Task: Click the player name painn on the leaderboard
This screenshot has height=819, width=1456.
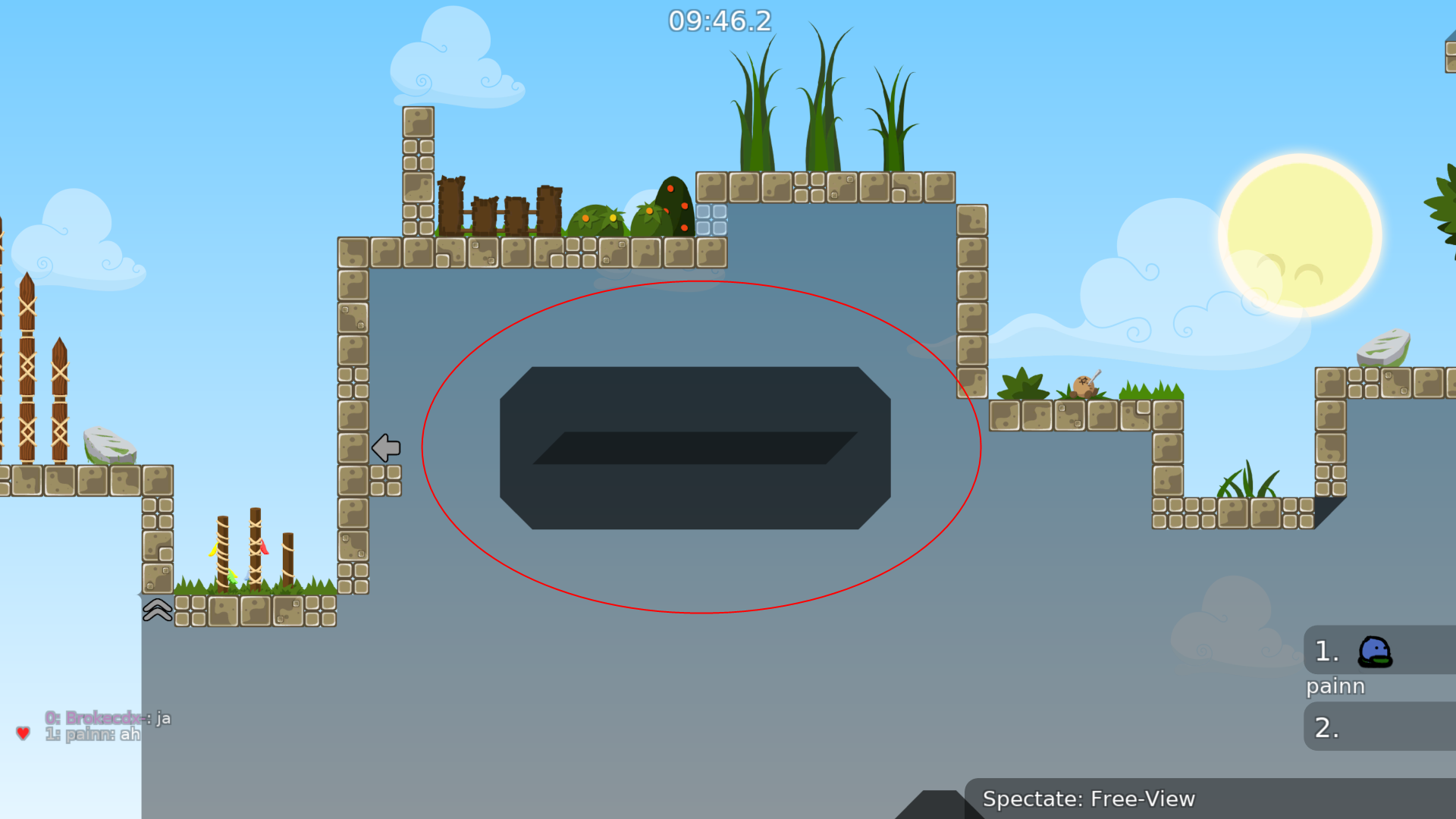Action: click(1335, 686)
